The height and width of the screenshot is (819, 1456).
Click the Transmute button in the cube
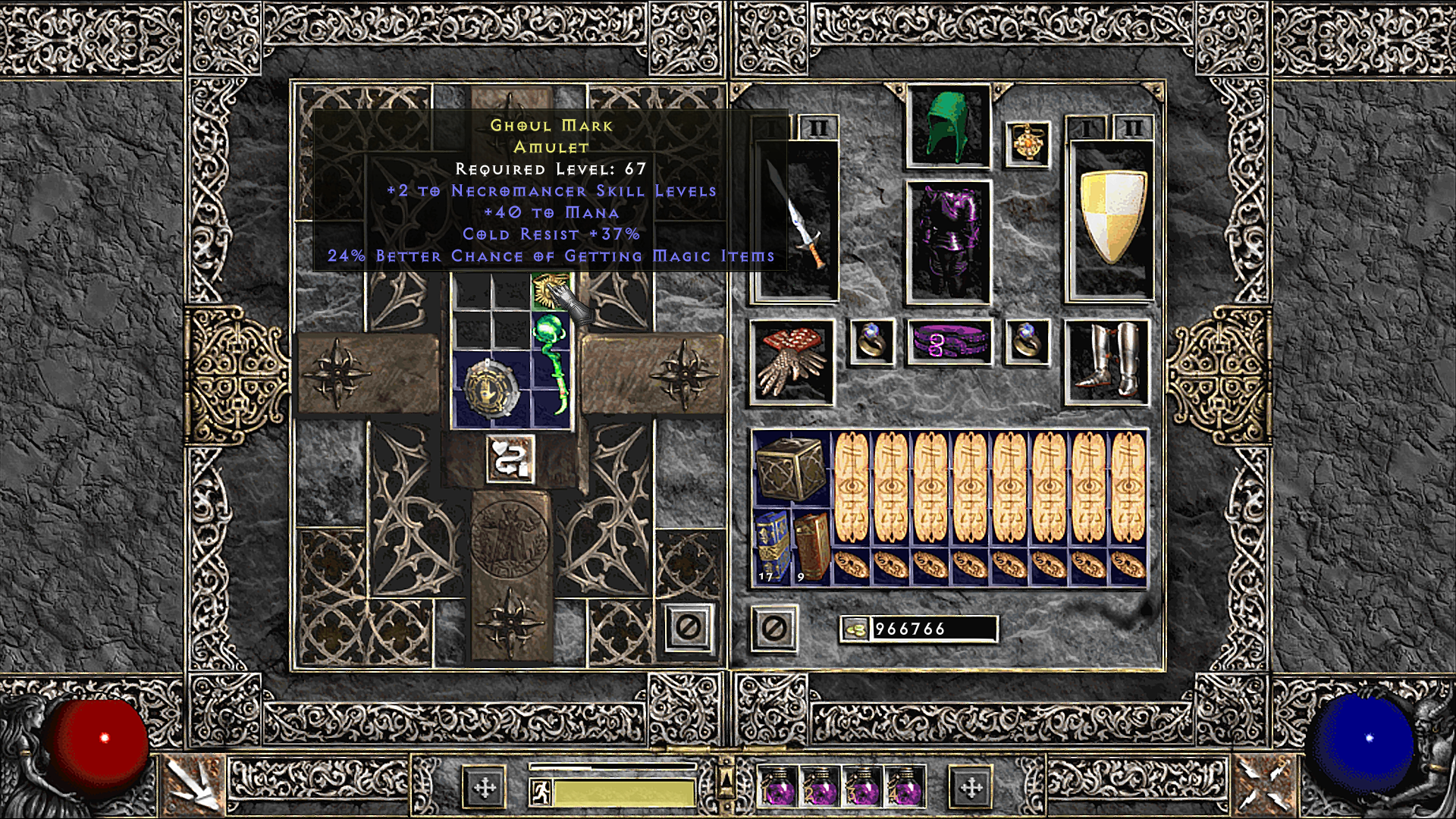tap(510, 458)
